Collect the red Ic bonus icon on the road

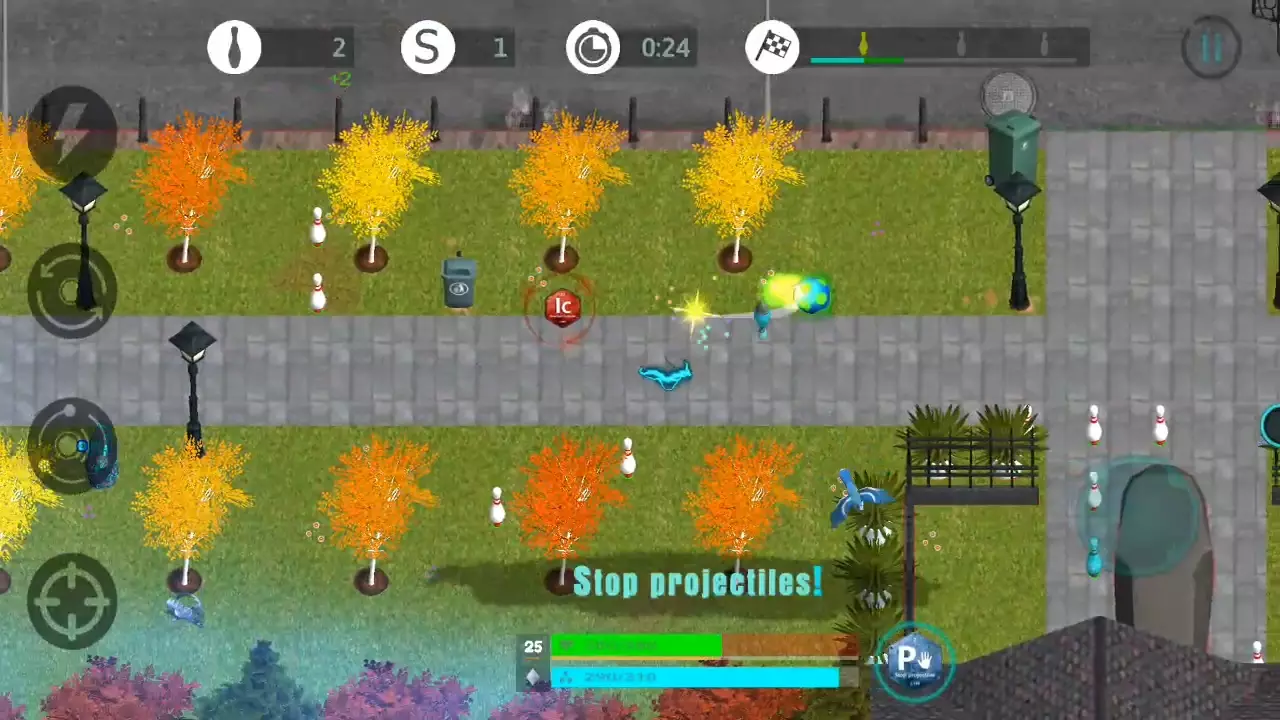(x=561, y=306)
